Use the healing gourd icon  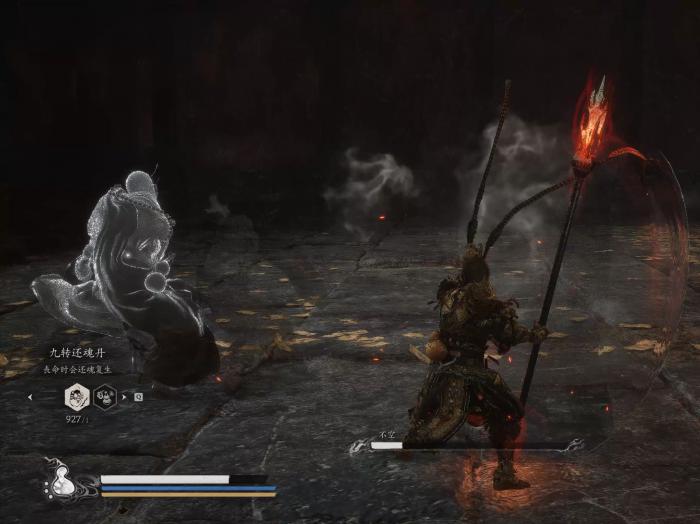pyautogui.click(x=61, y=483)
